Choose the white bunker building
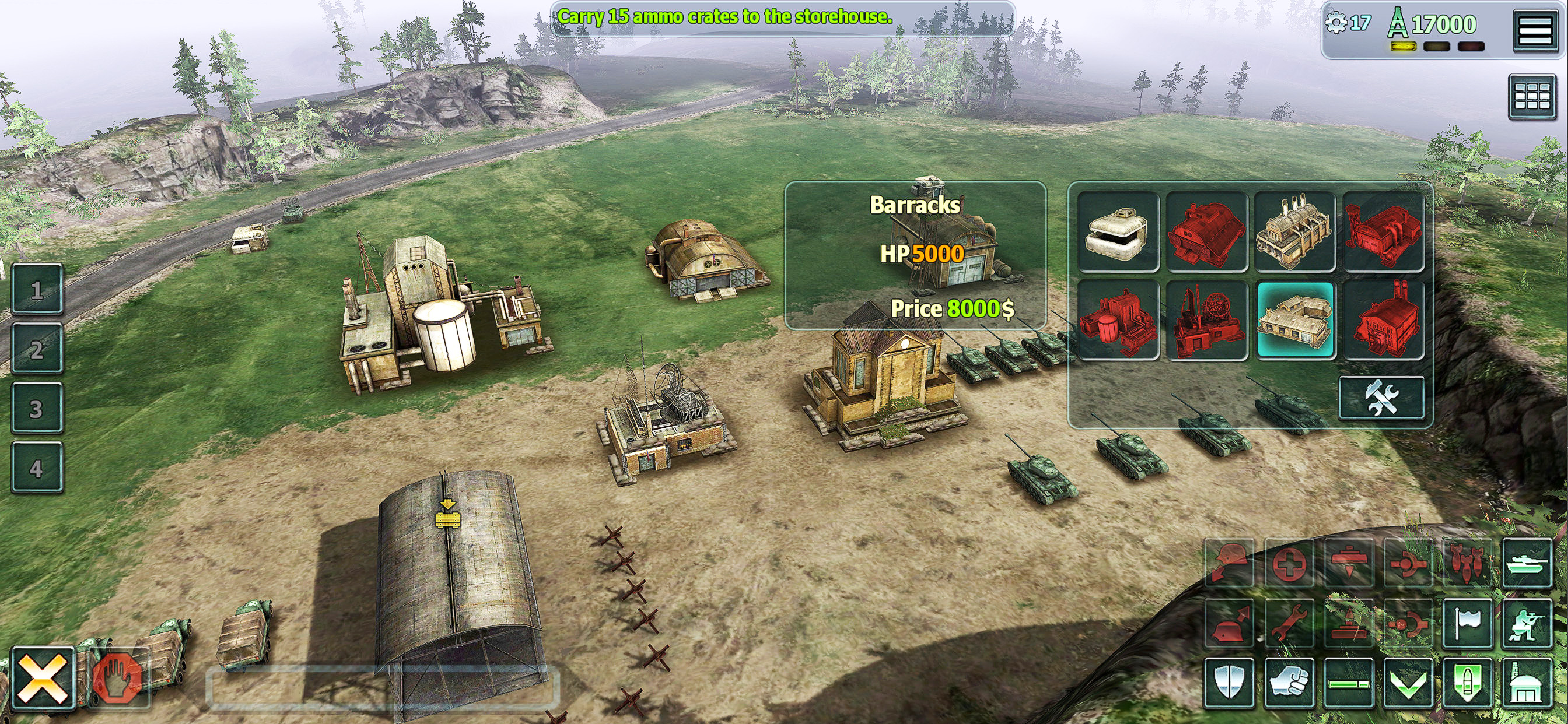 coord(1118,231)
